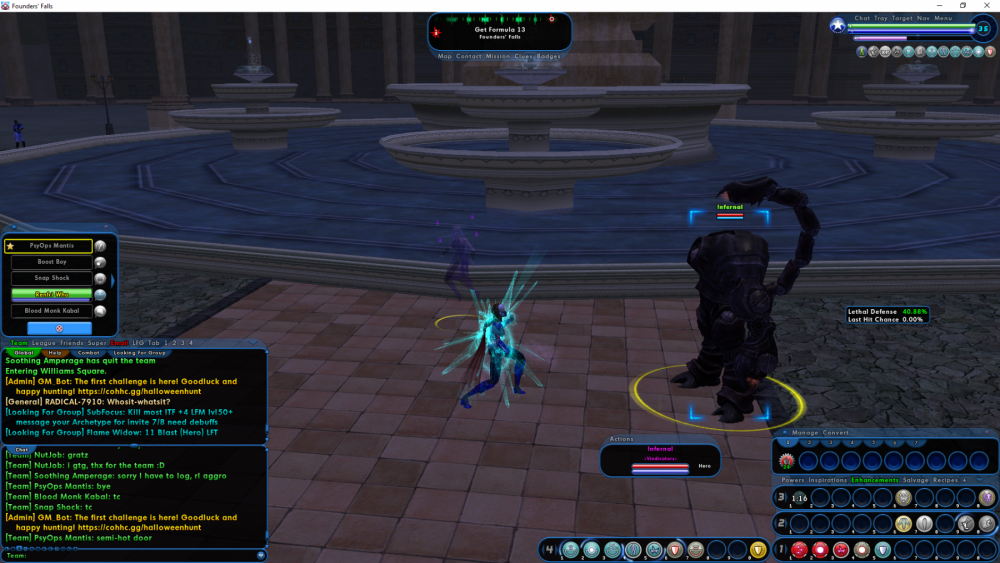Switch to the Combat chat tab

click(89, 353)
